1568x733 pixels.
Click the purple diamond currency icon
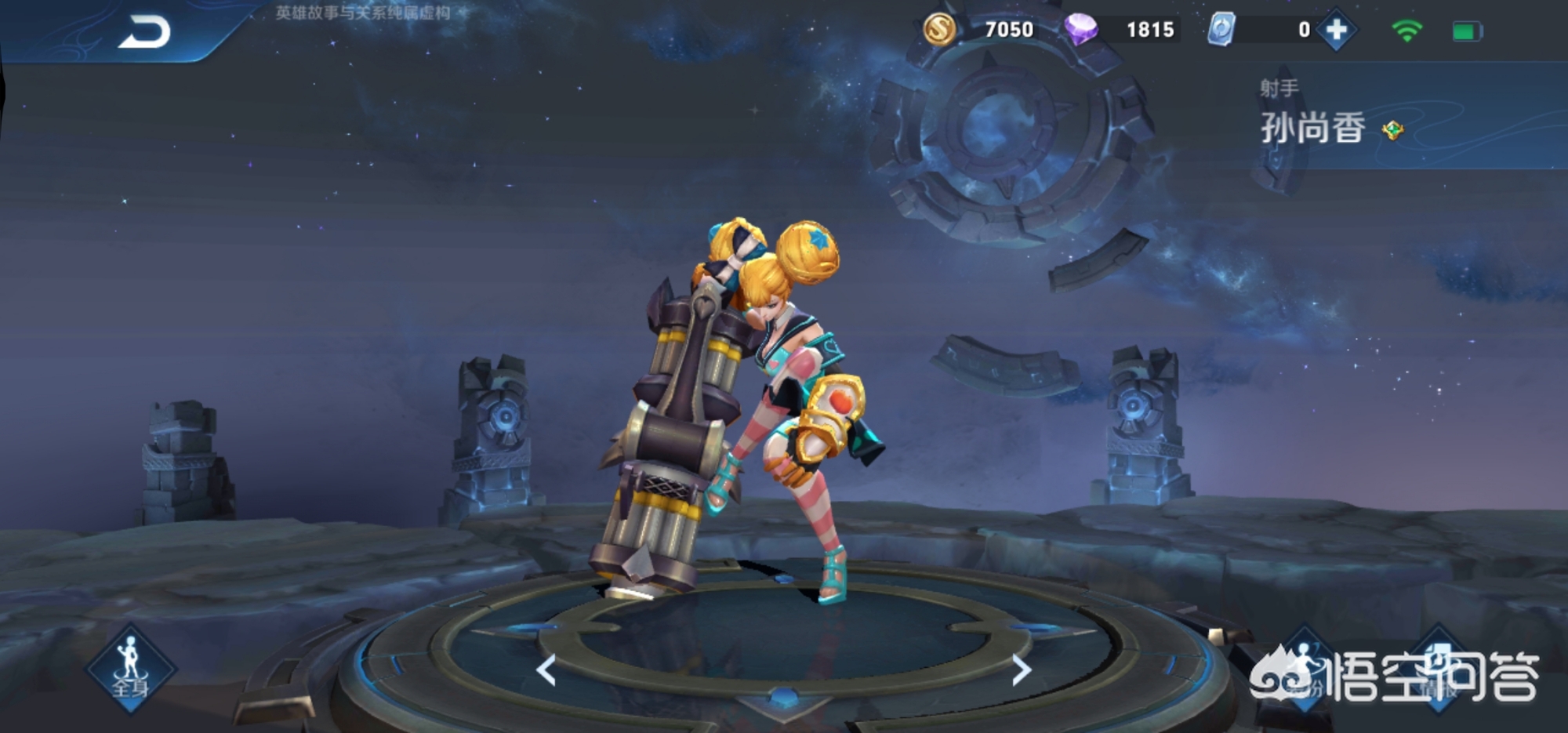tap(1080, 30)
